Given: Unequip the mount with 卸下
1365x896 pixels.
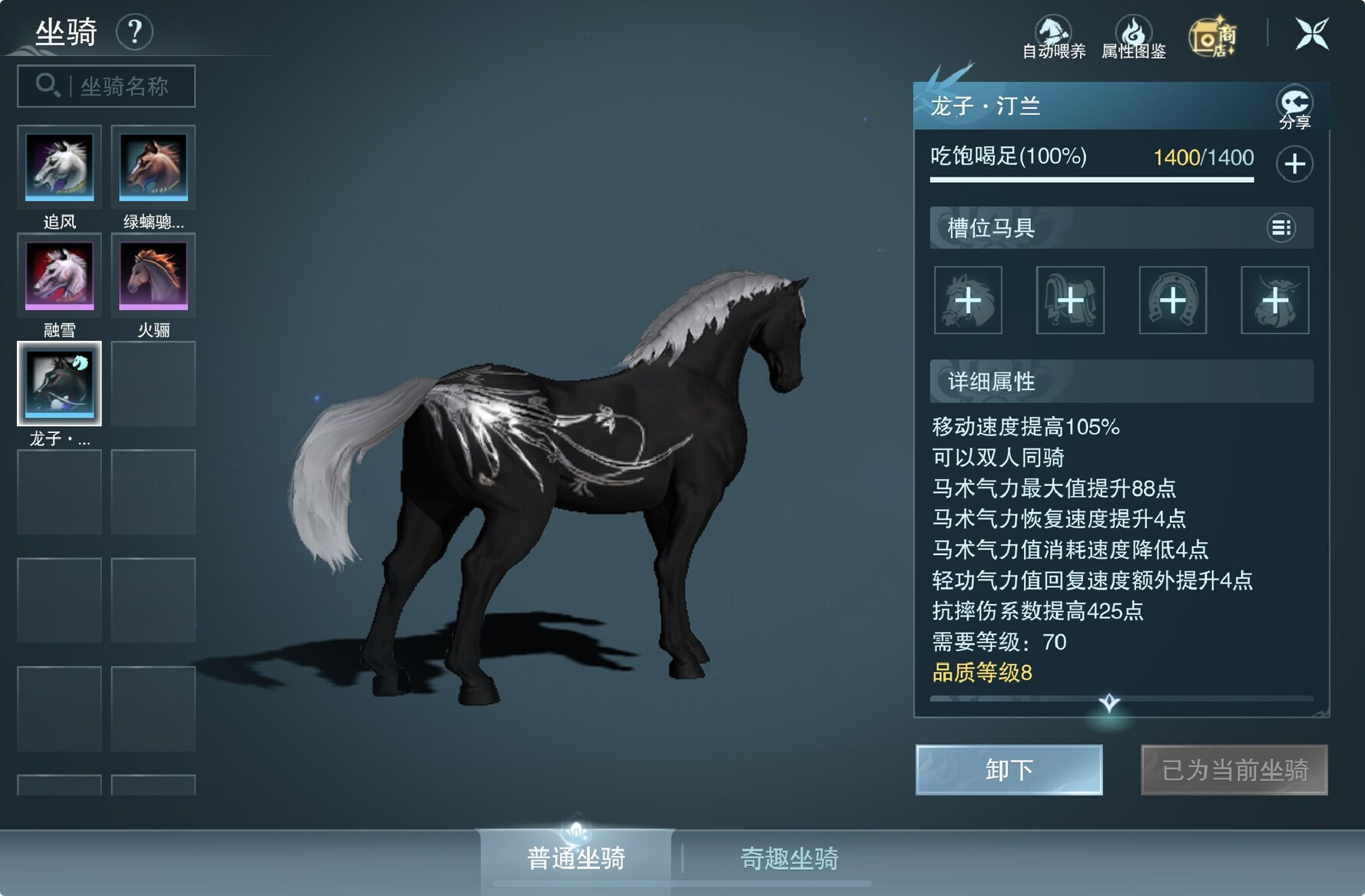Looking at the screenshot, I should (1009, 769).
